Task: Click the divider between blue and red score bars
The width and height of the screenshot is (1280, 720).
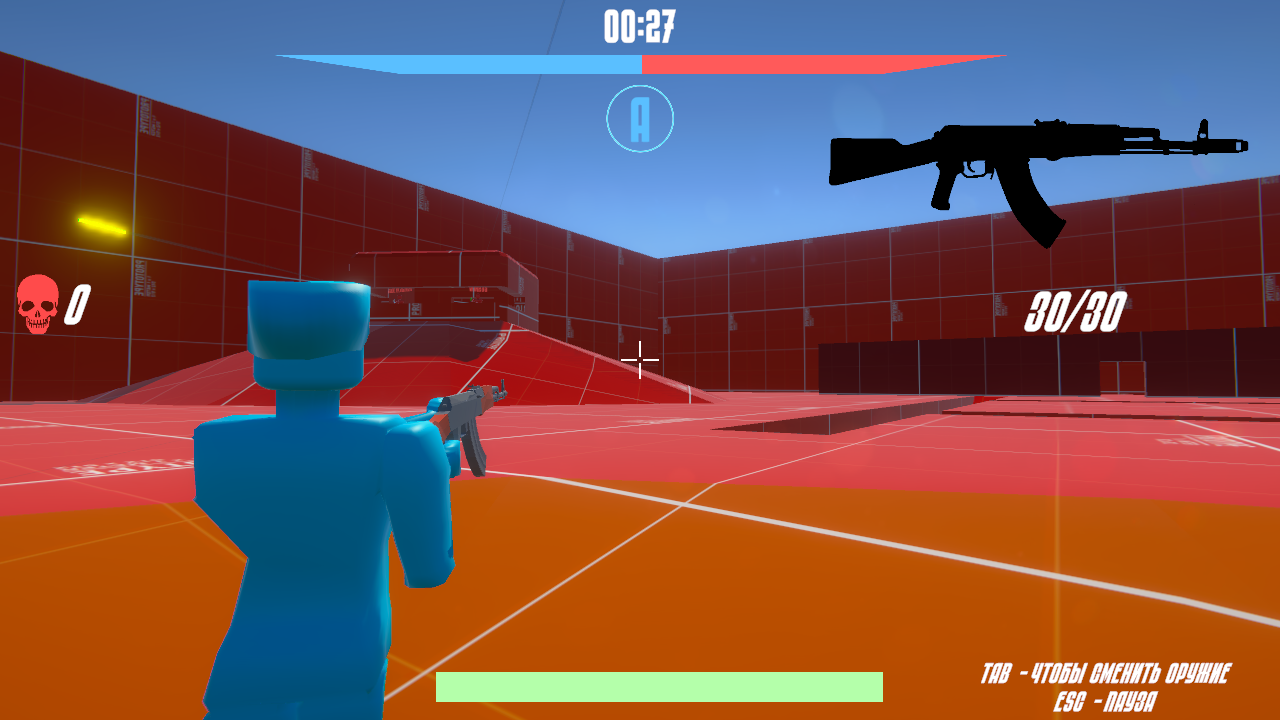Action: click(639, 61)
